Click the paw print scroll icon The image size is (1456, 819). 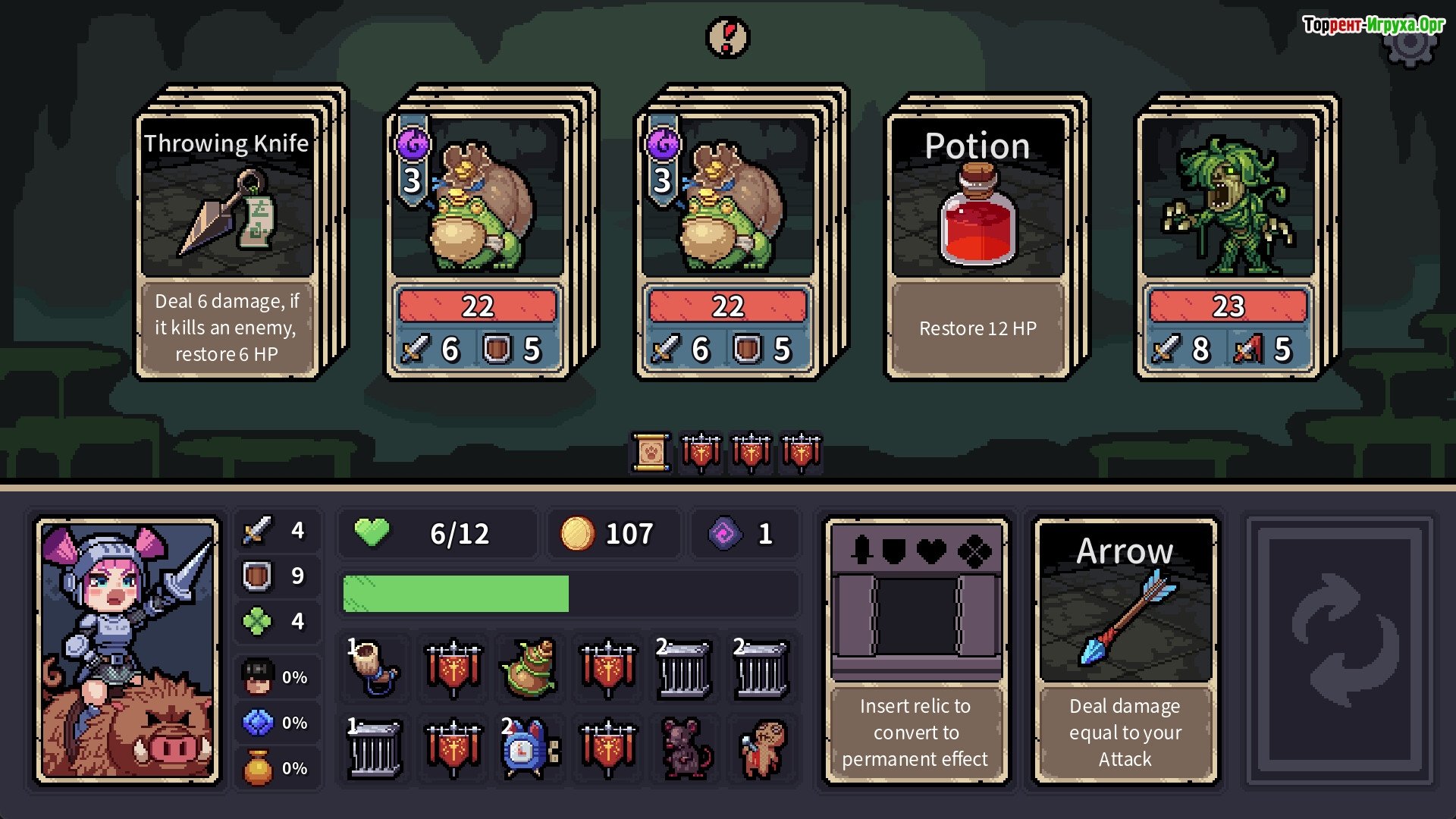[651, 453]
